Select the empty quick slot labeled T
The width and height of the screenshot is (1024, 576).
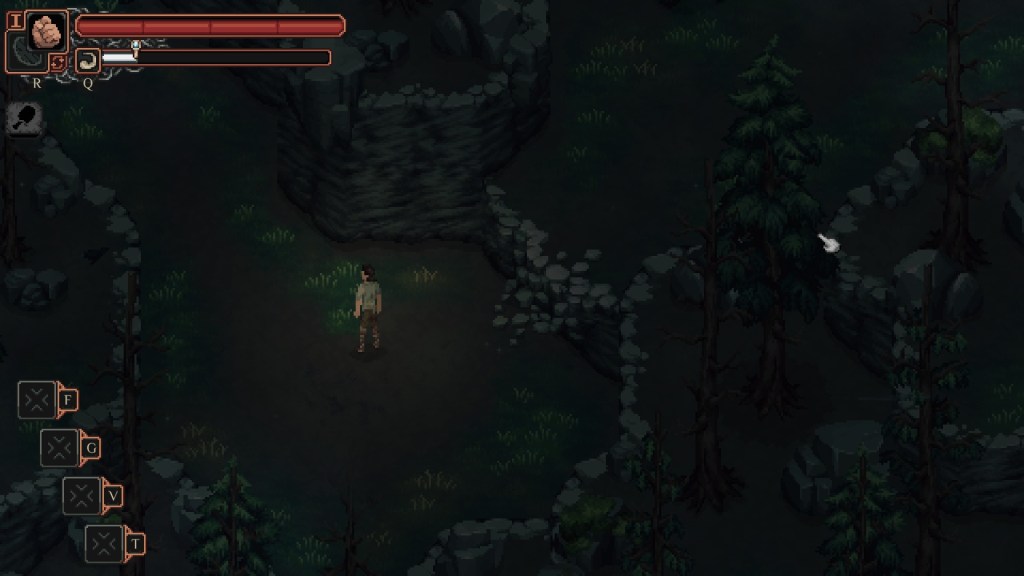(104, 543)
